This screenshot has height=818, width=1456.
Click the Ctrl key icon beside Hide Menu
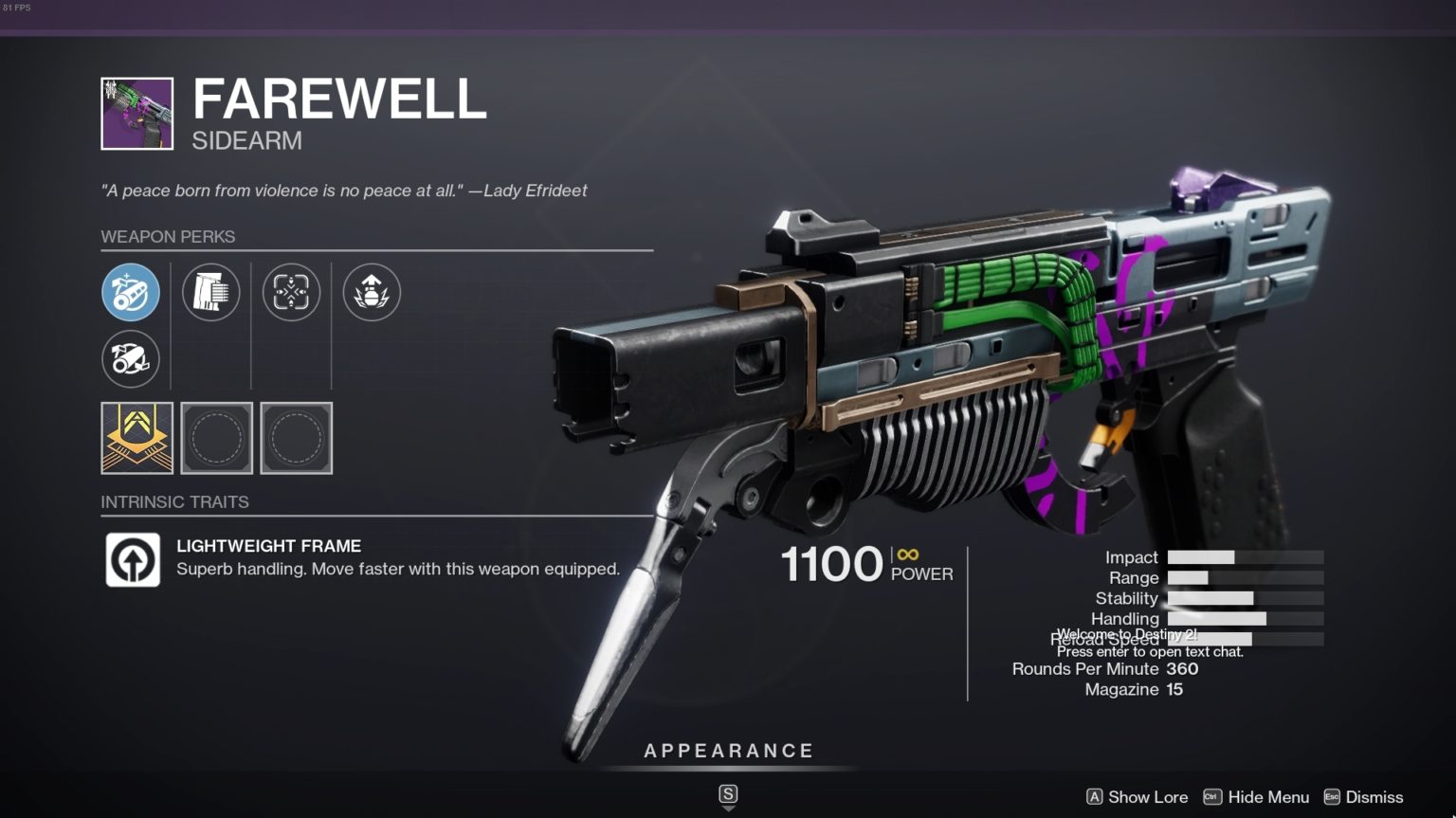[x=1210, y=797]
